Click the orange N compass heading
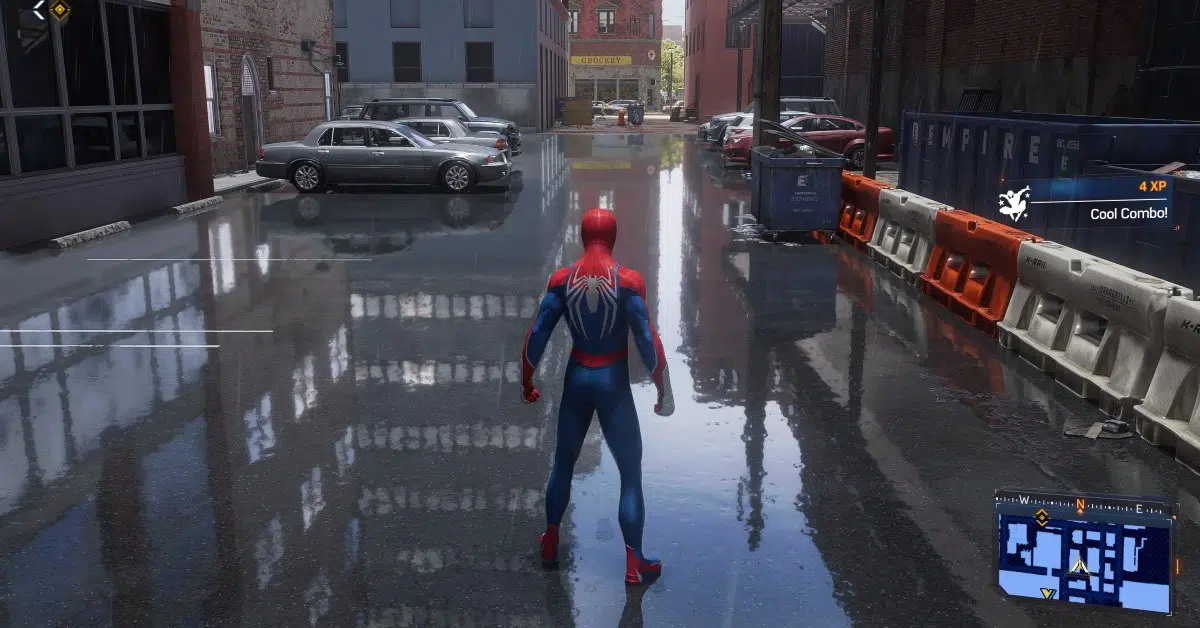1200x628 pixels. tap(1080, 504)
